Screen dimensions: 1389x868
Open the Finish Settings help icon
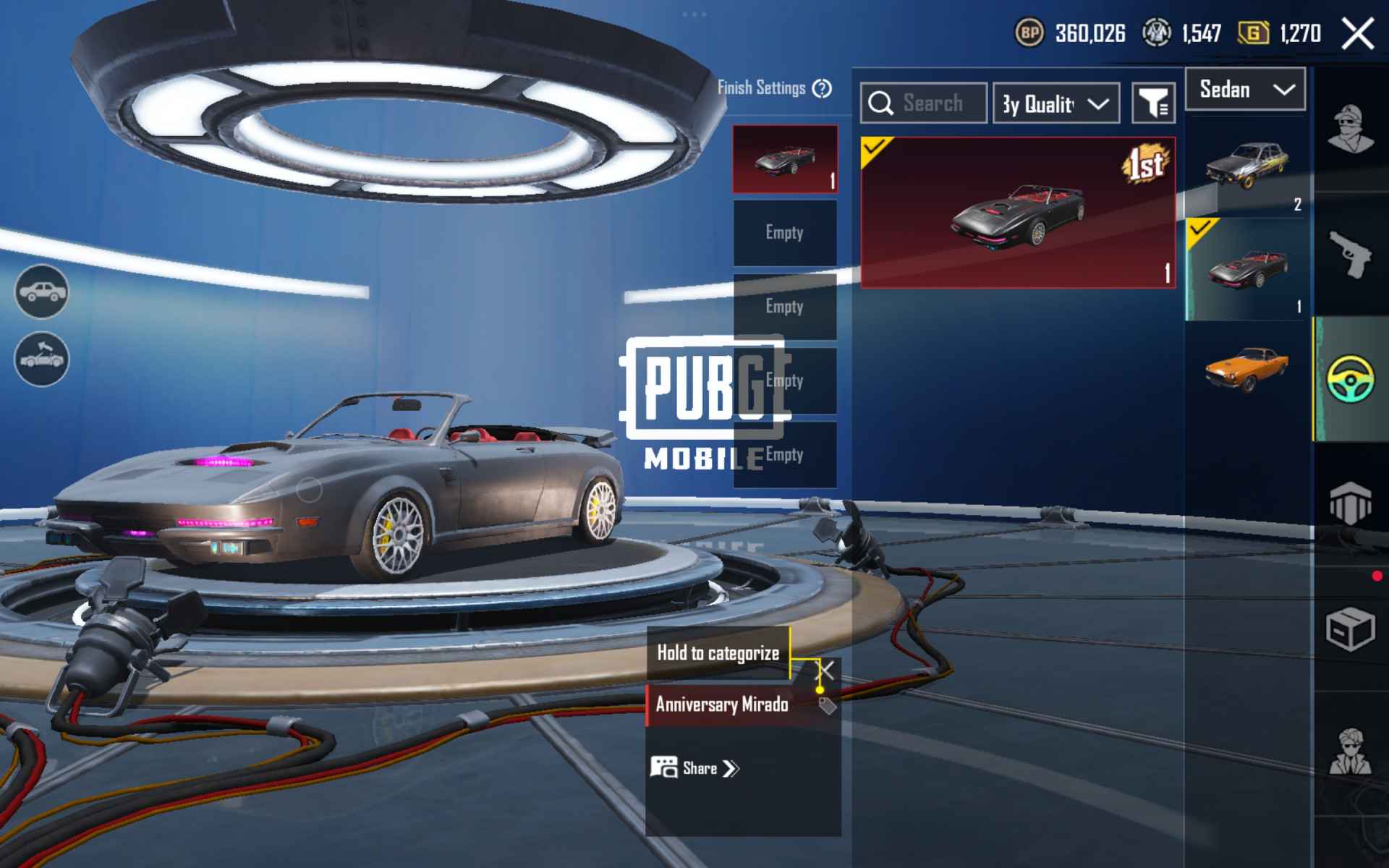pos(822,88)
